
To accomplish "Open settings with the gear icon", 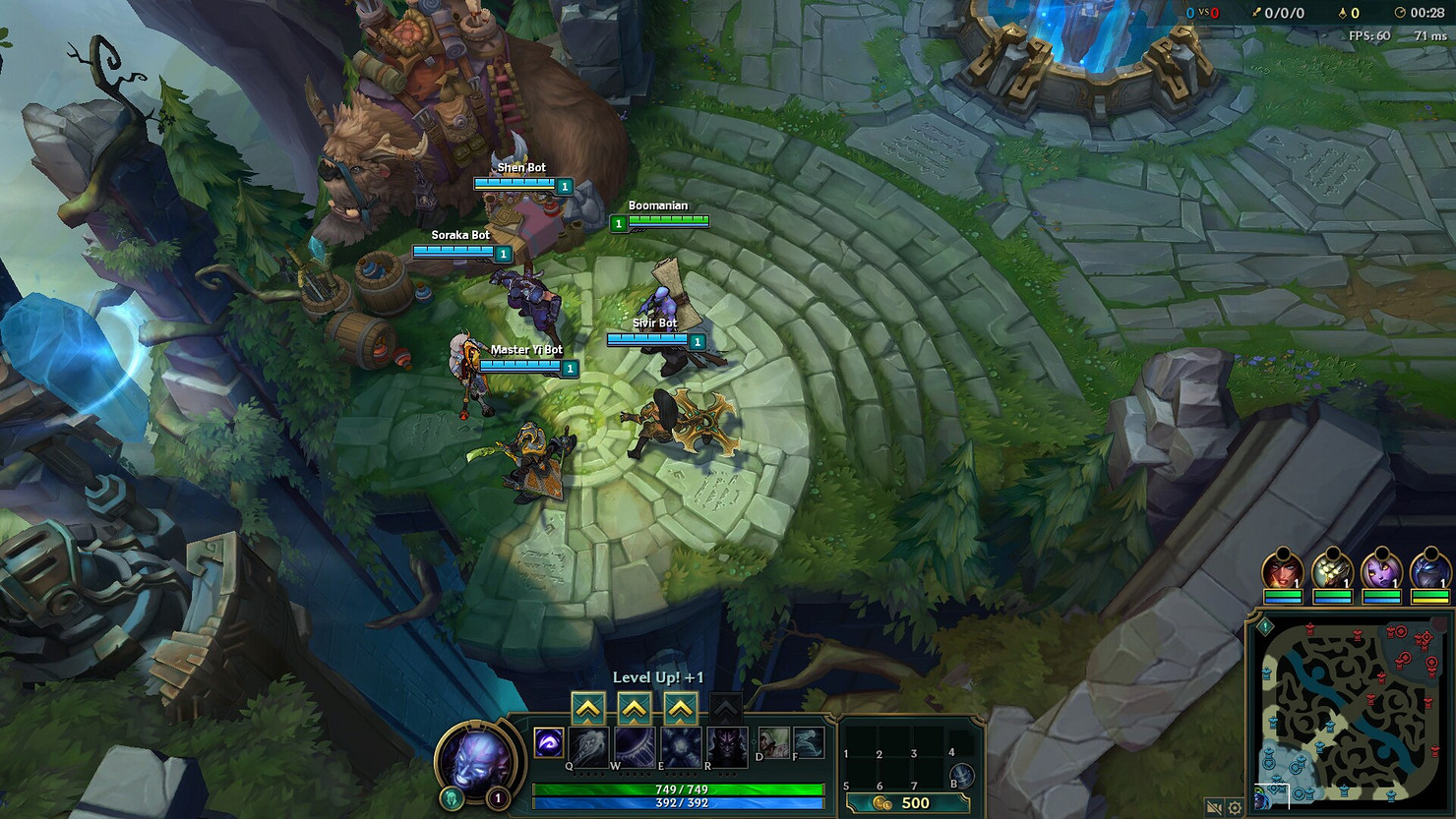I will pyautogui.click(x=1235, y=807).
